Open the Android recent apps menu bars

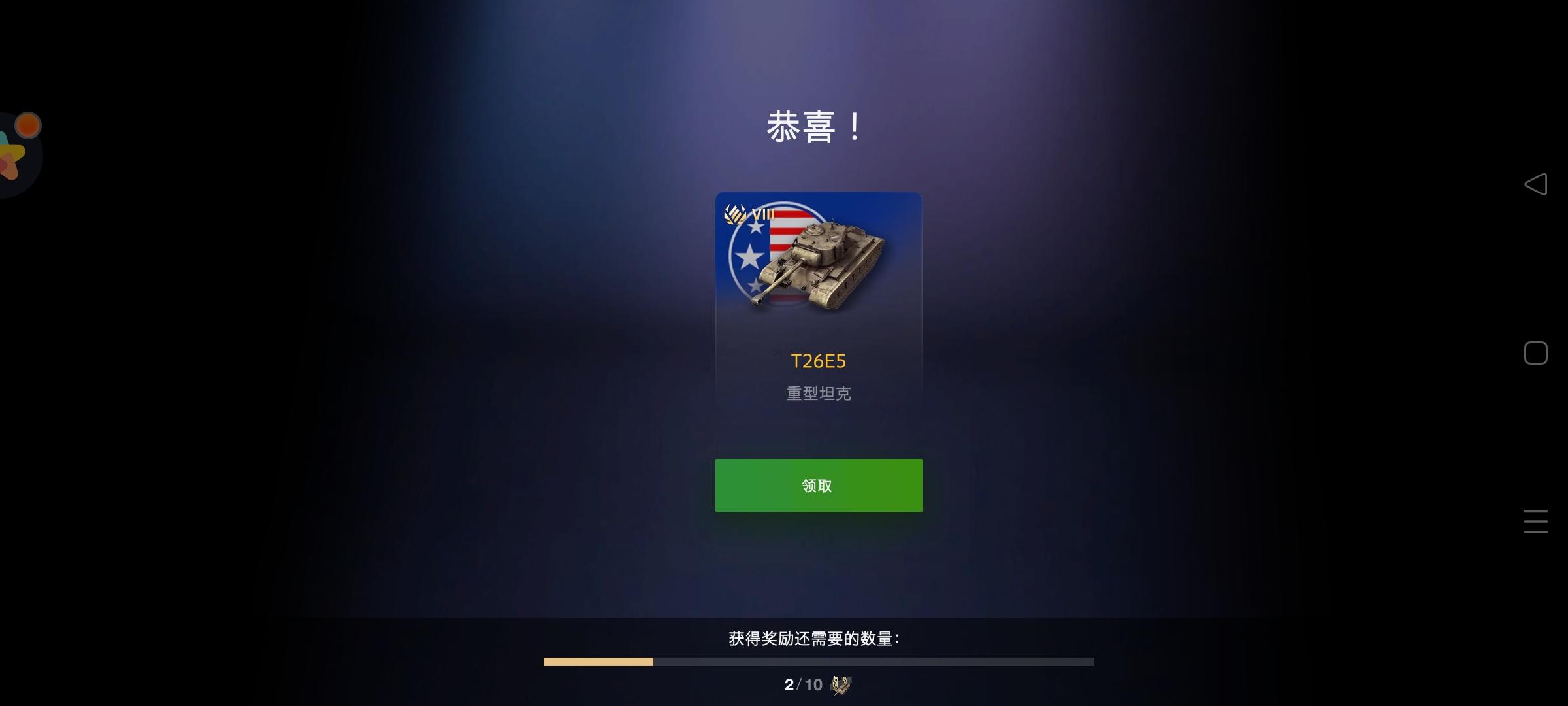[x=1535, y=522]
